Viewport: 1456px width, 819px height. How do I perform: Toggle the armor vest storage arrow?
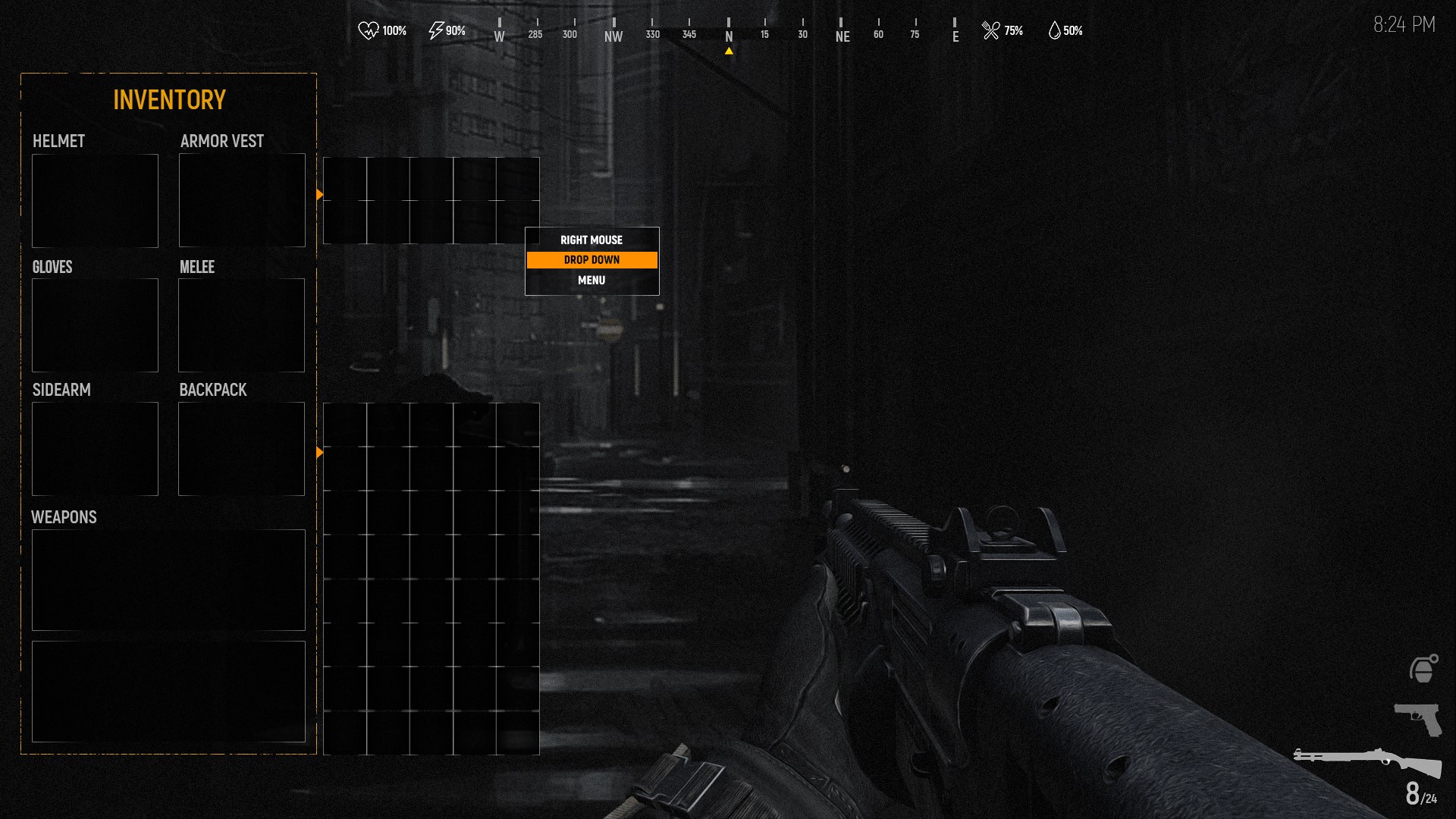(x=320, y=195)
